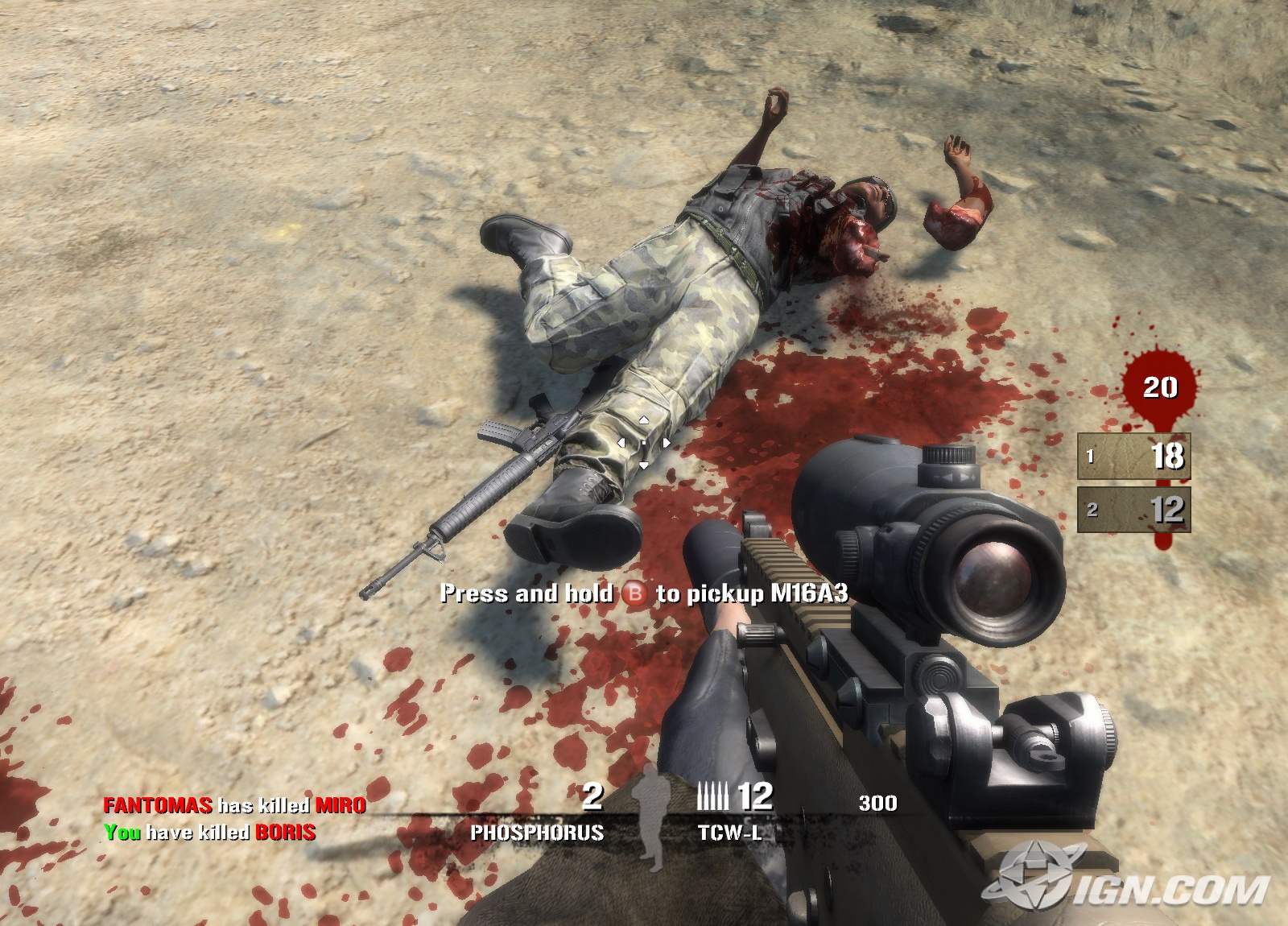
Task: Select the Phosphorus grenade slot
Action: tap(538, 831)
